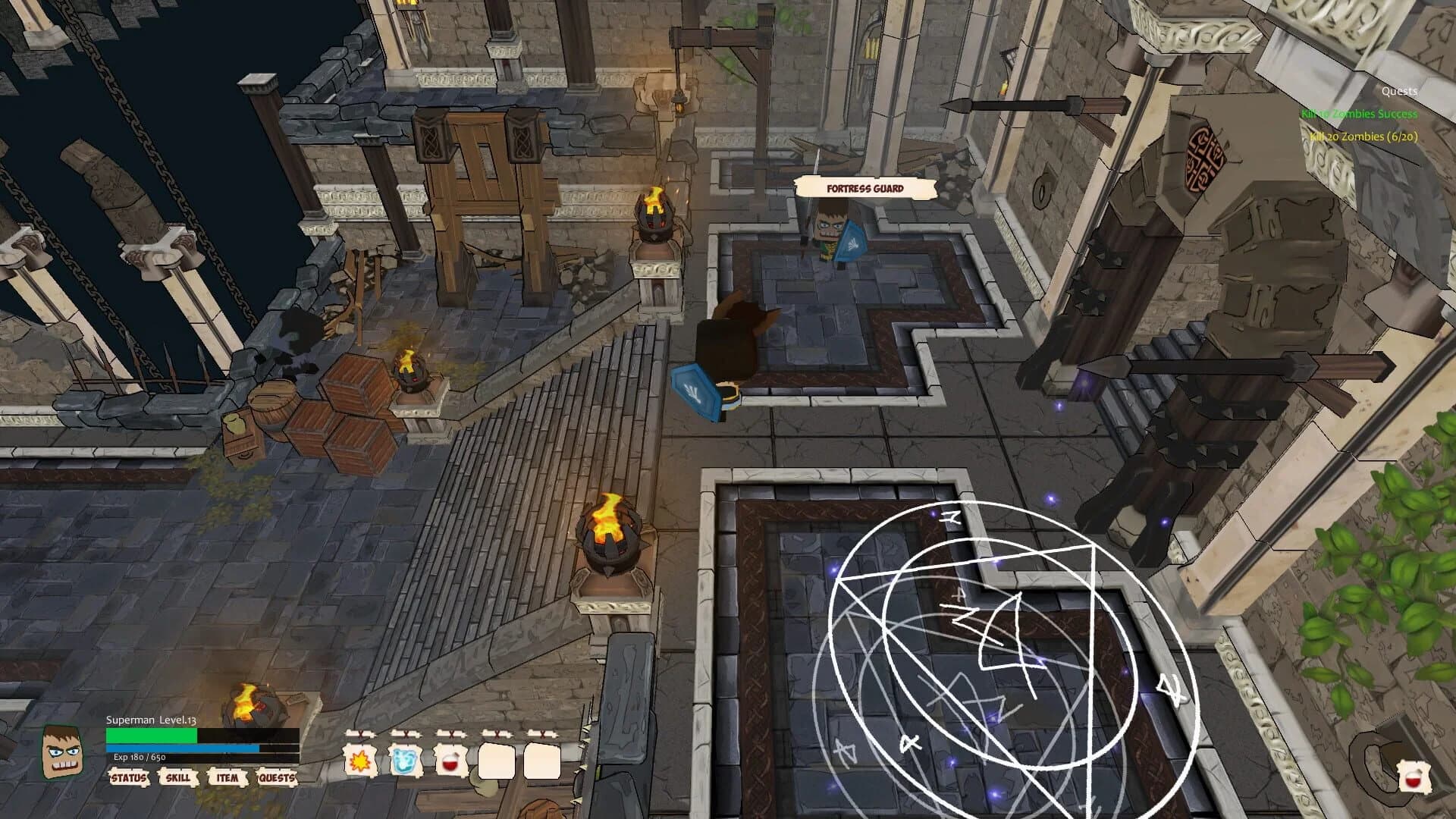Open the SKILL panel
Screen dimensions: 1456x819
177,778
